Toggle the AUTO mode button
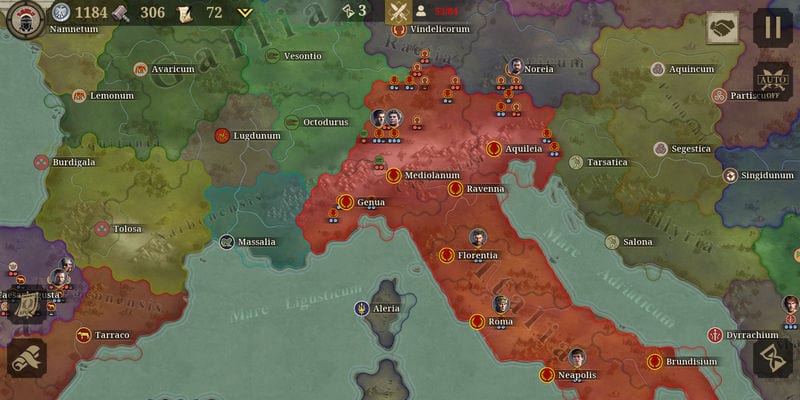Image resolution: width=800 pixels, height=400 pixels. point(772,80)
